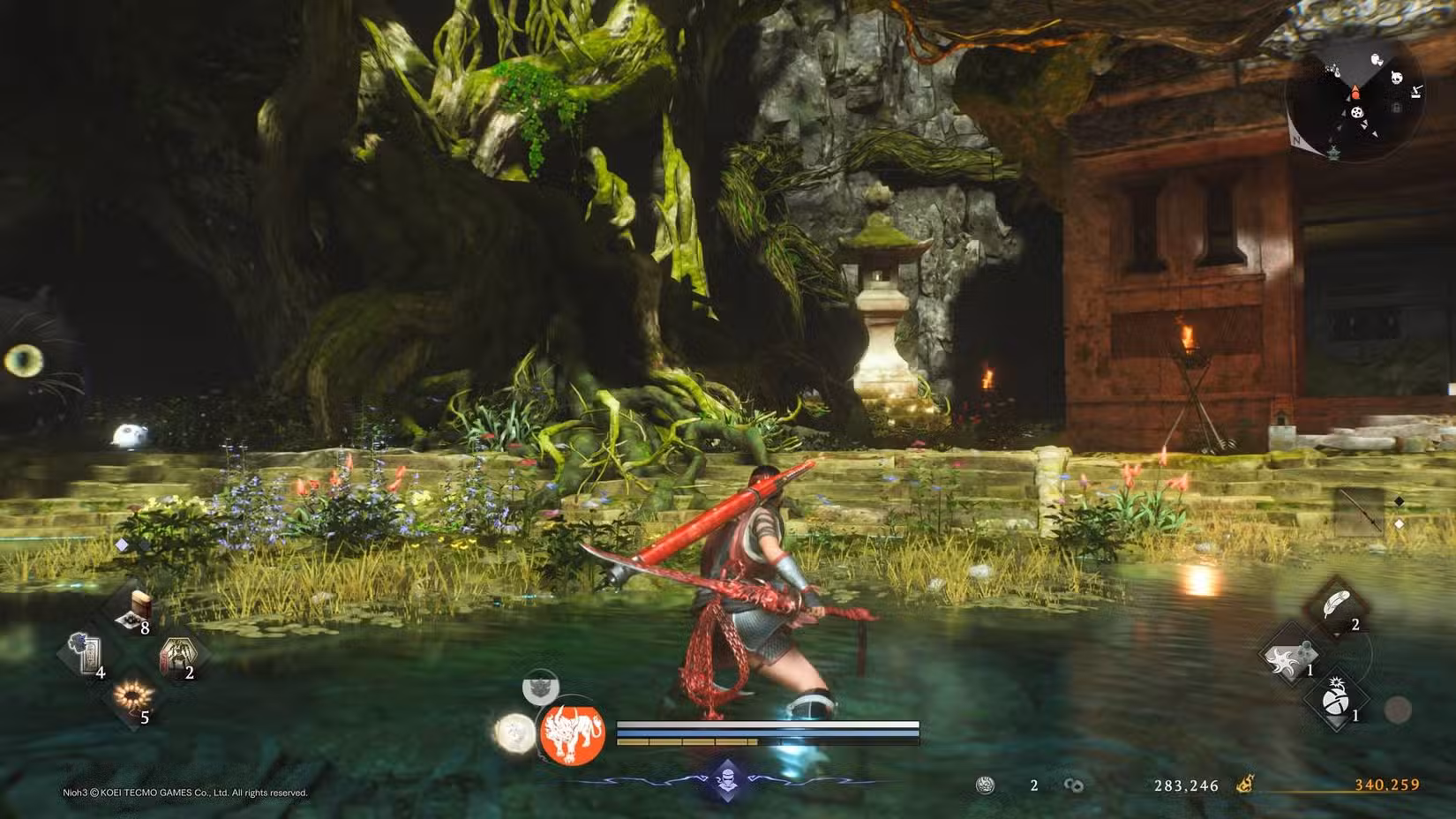Viewport: 1456px width, 819px height.
Task: Select the feather item shortcut with count 2
Action: (x=1335, y=604)
